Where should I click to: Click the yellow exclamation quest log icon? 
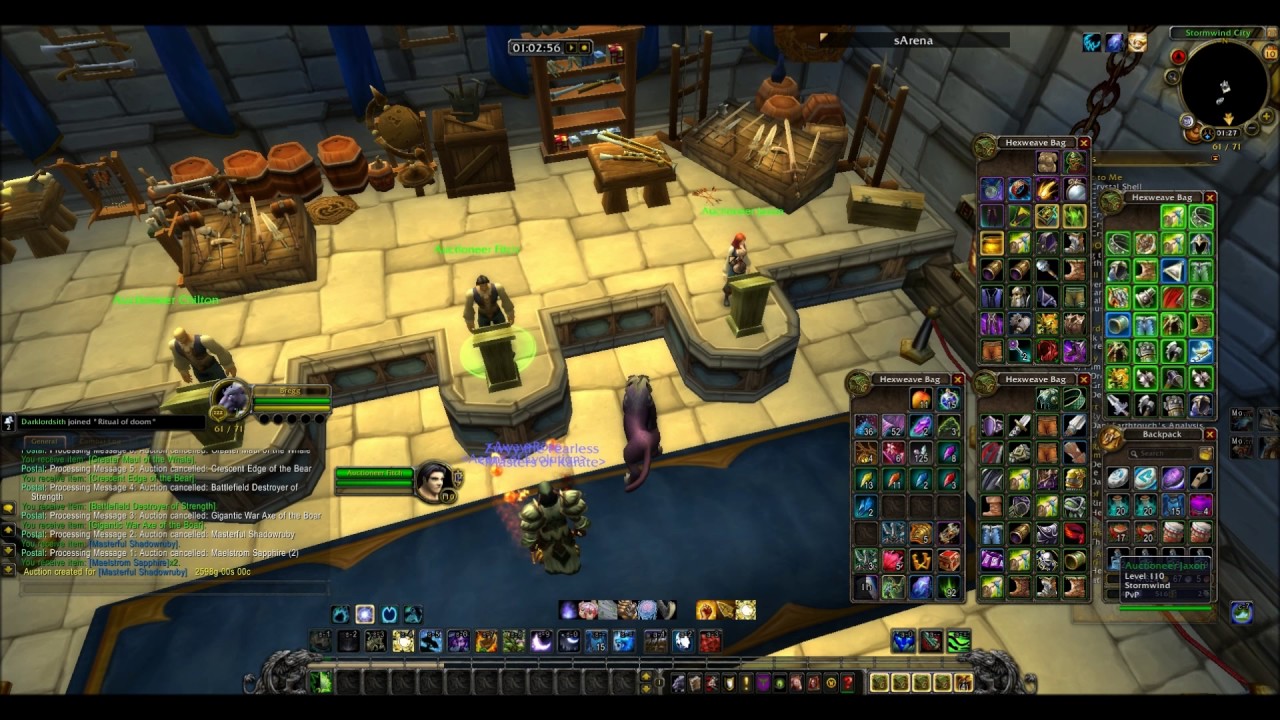tap(745, 683)
